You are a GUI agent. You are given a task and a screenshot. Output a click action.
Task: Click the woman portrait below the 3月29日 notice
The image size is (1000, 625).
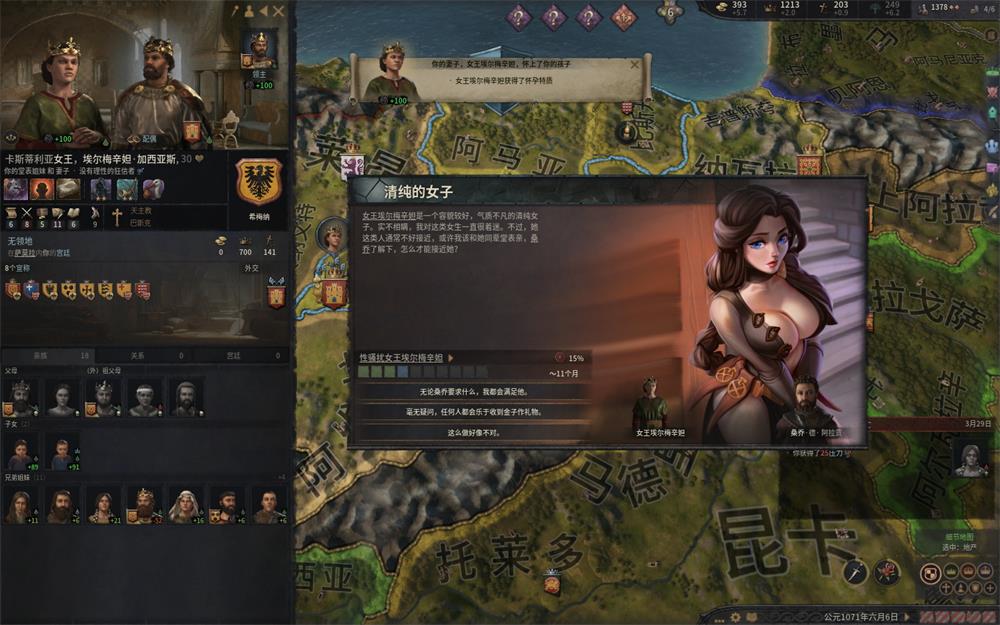[x=968, y=458]
